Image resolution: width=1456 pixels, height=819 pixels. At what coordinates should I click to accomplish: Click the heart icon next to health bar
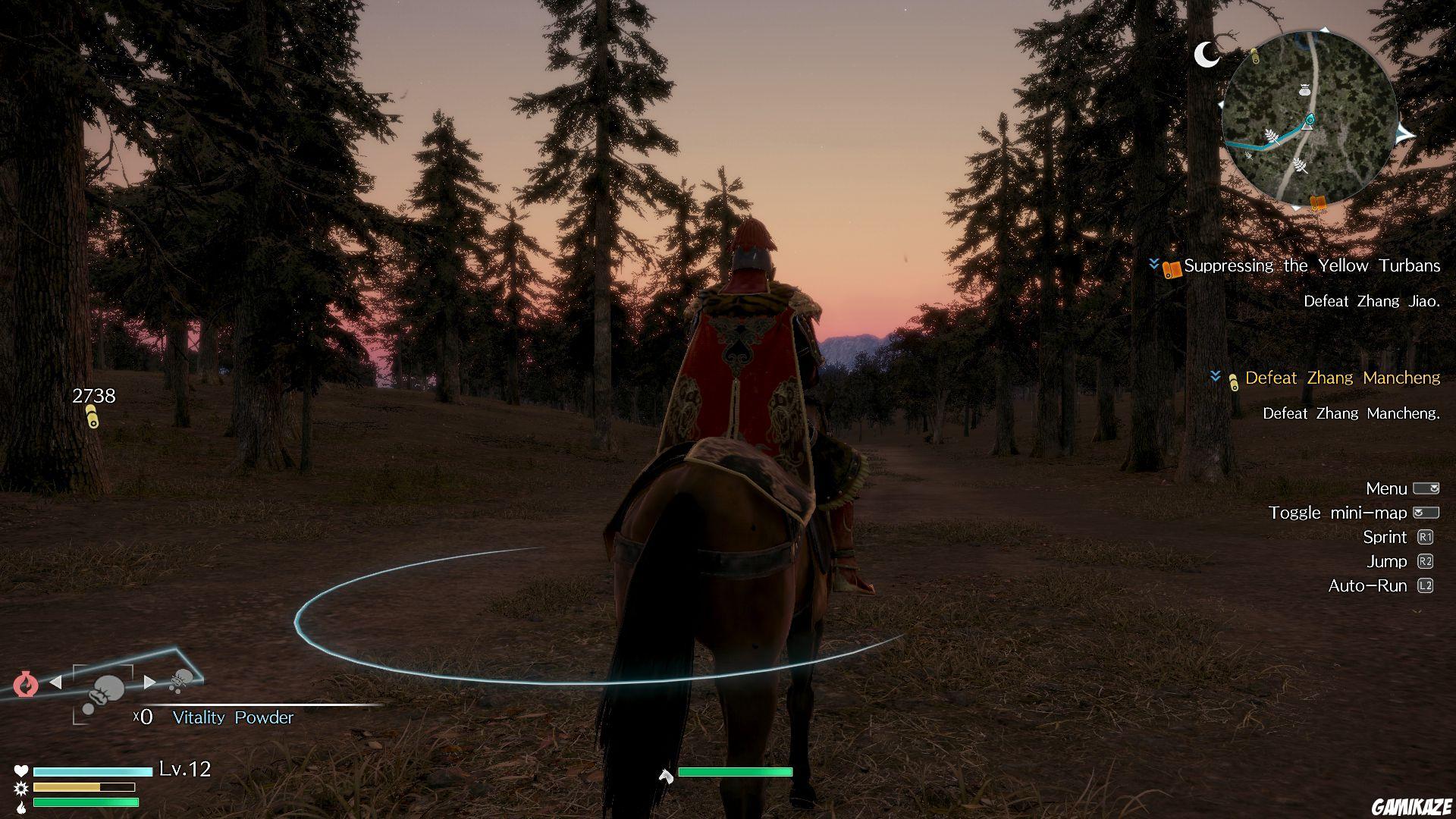20,770
